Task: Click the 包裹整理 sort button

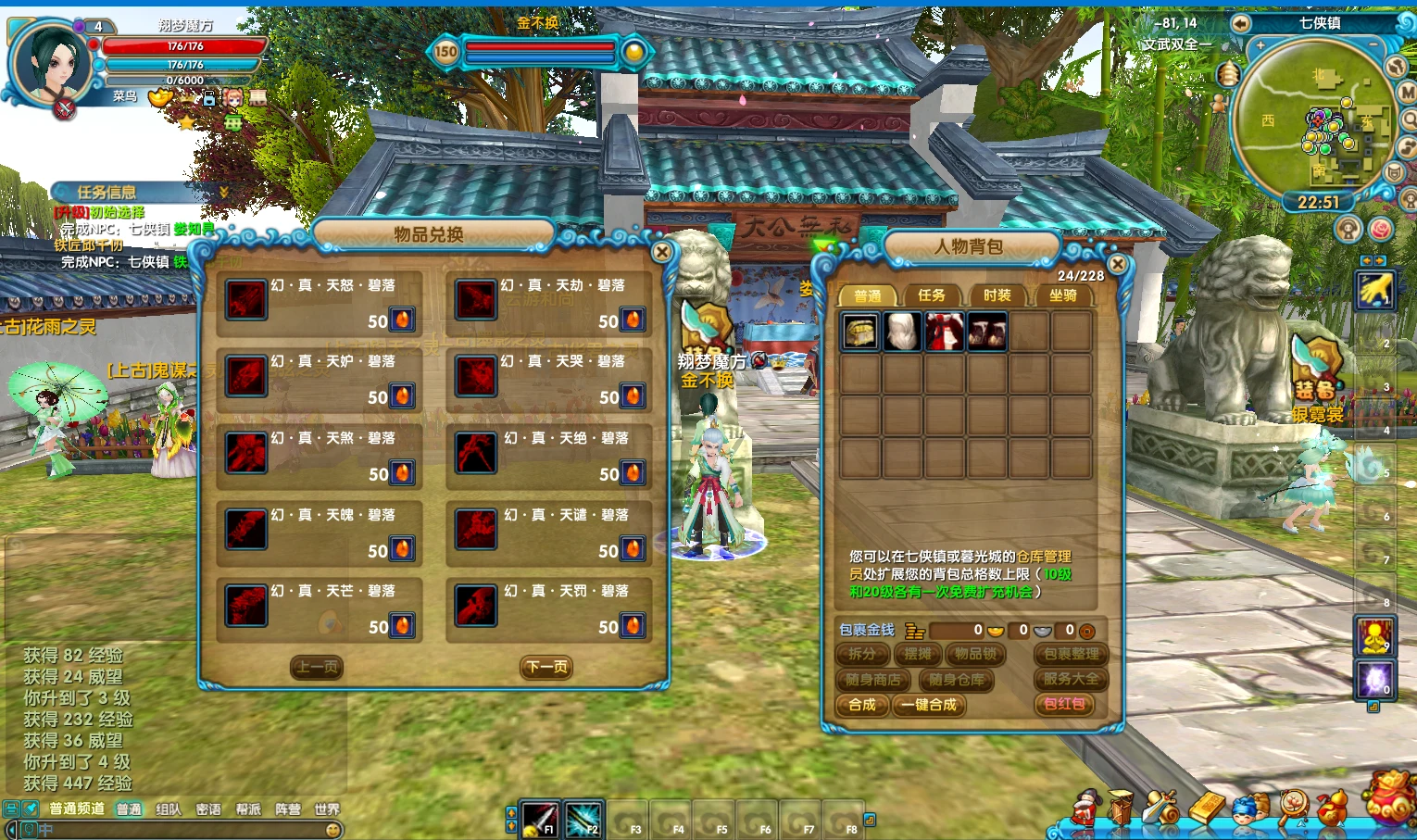Action: click(1071, 654)
